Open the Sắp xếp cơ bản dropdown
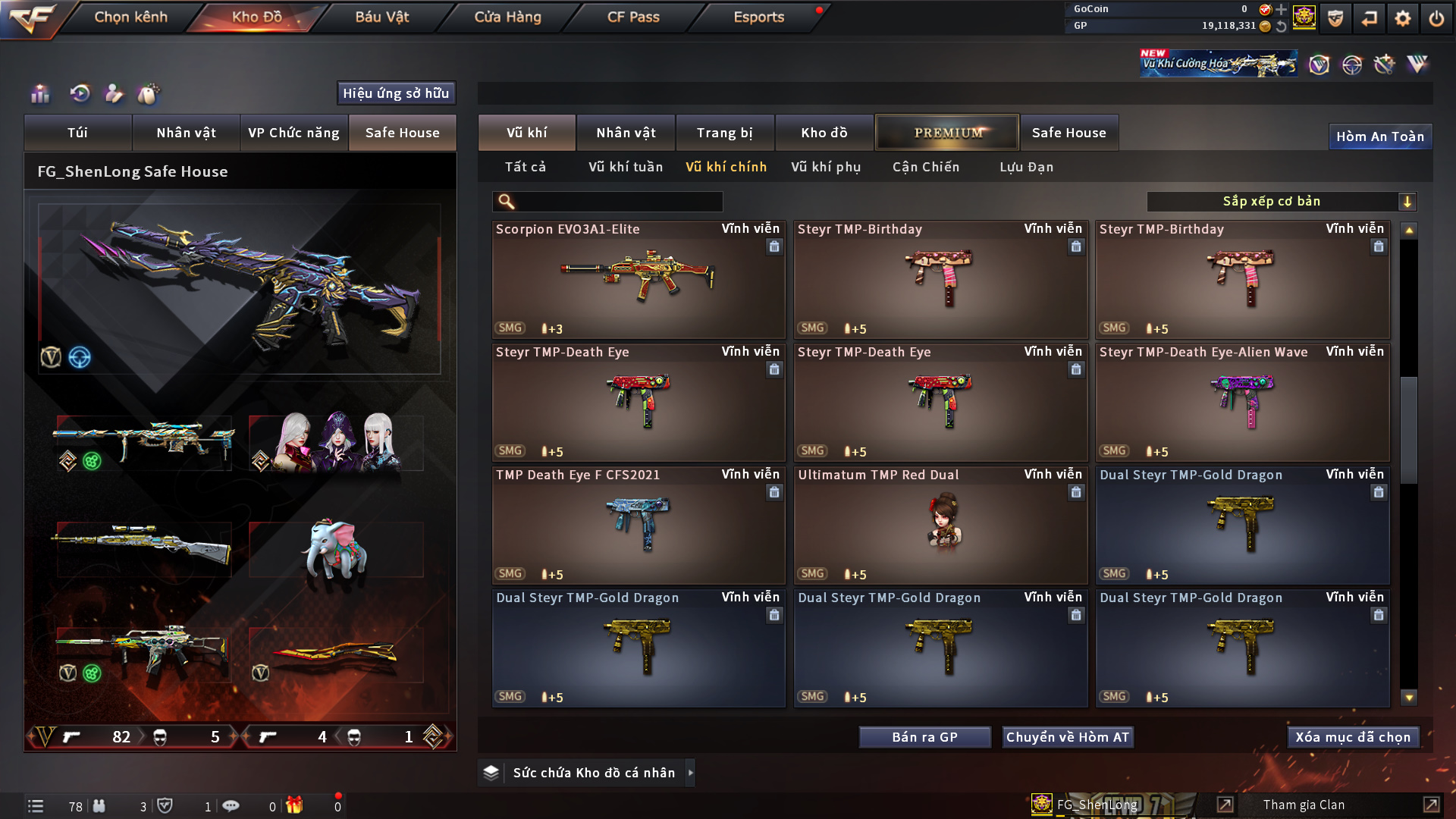Screen dimensions: 1456x819 point(1281,202)
